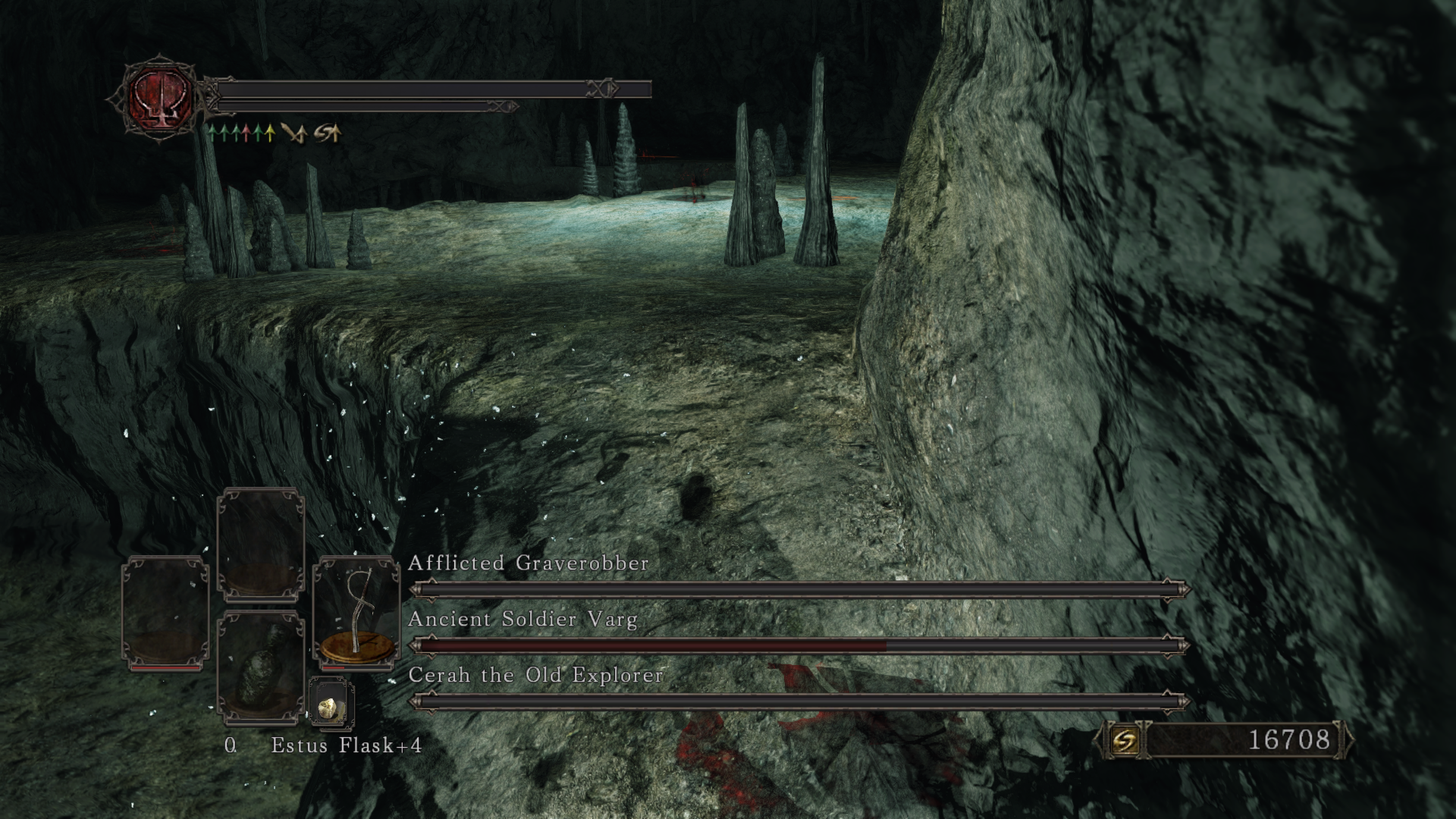
Task: Click the souls boost swirl status icon
Action: click(x=328, y=134)
